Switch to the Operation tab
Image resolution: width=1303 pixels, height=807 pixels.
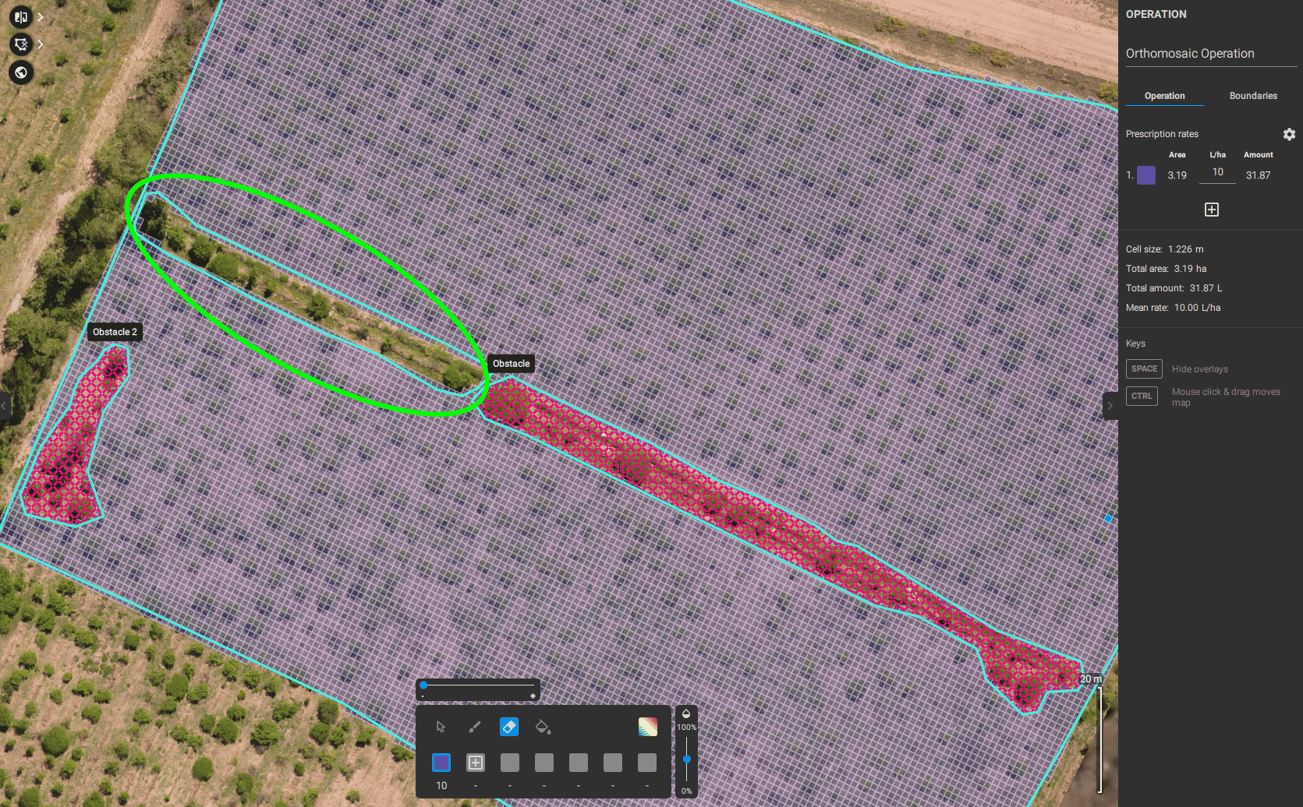pyautogui.click(x=1164, y=95)
